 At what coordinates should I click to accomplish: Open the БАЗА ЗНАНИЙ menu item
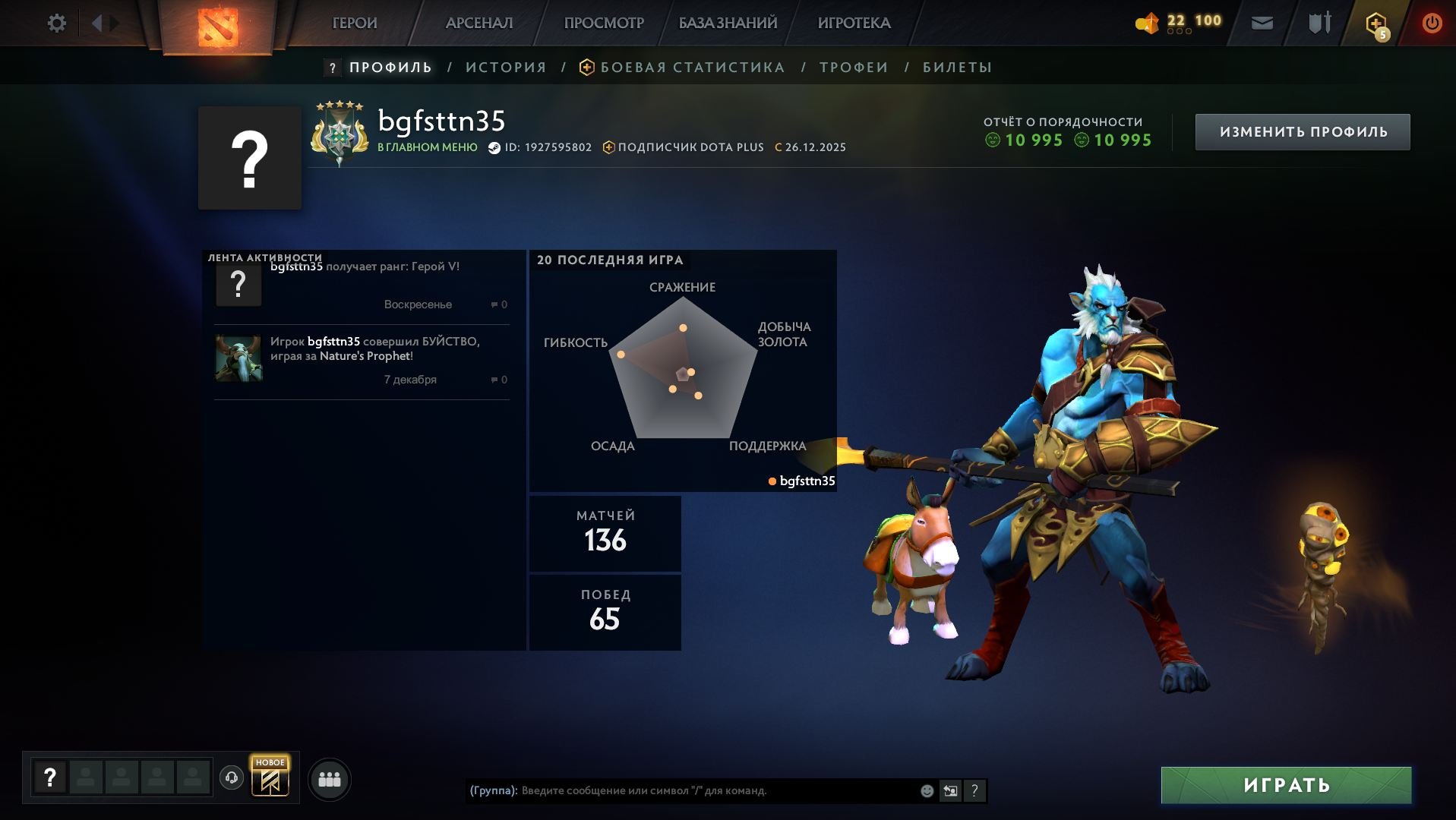pyautogui.click(x=727, y=23)
